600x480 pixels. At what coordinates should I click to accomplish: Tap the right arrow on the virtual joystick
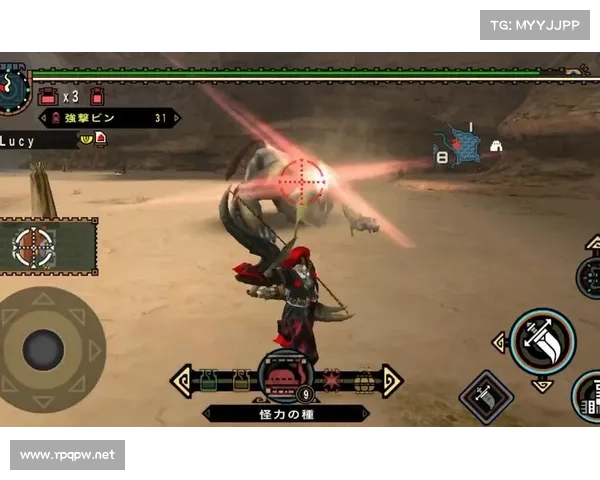[95, 350]
